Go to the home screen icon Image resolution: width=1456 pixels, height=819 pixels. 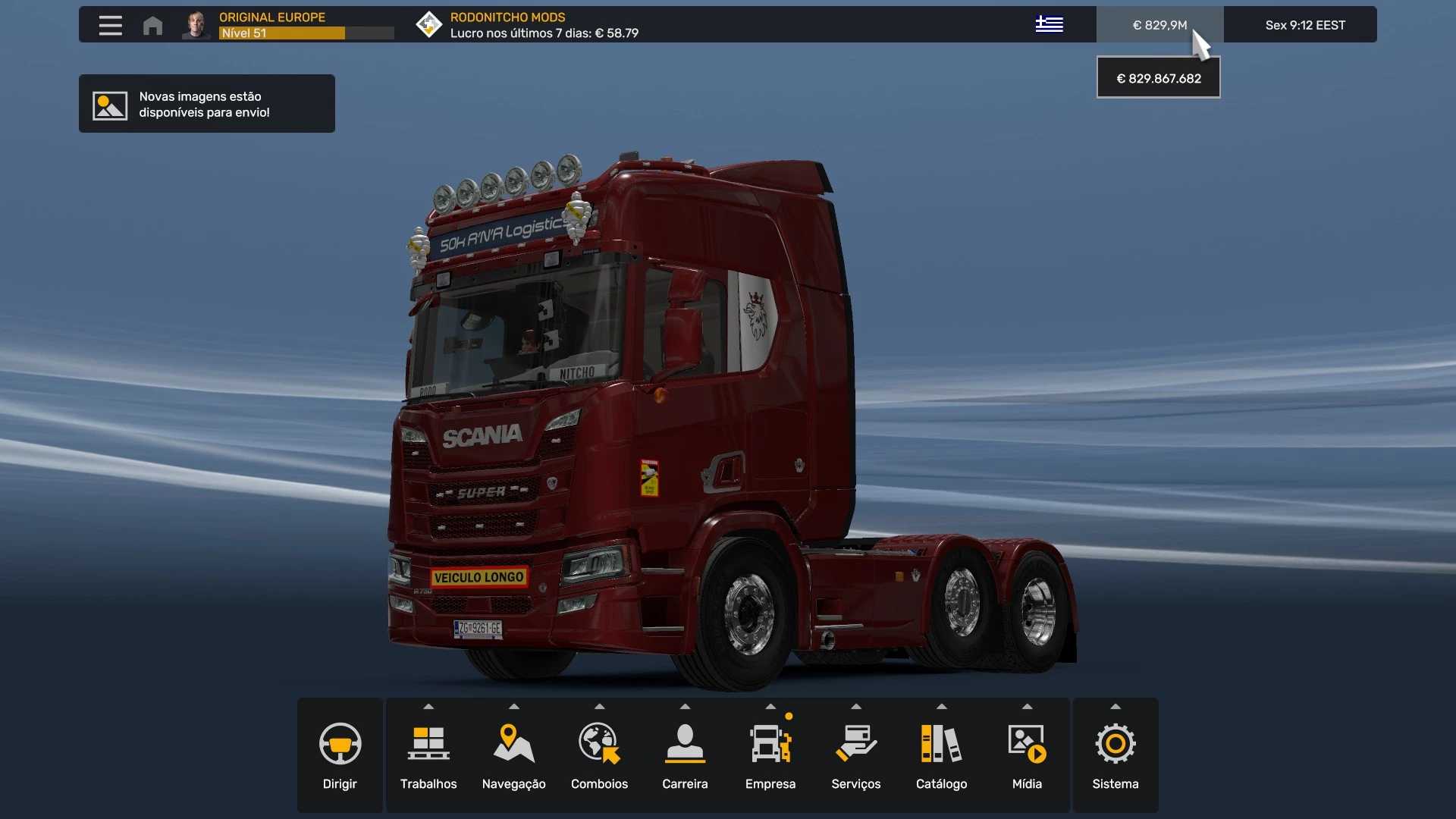(152, 25)
